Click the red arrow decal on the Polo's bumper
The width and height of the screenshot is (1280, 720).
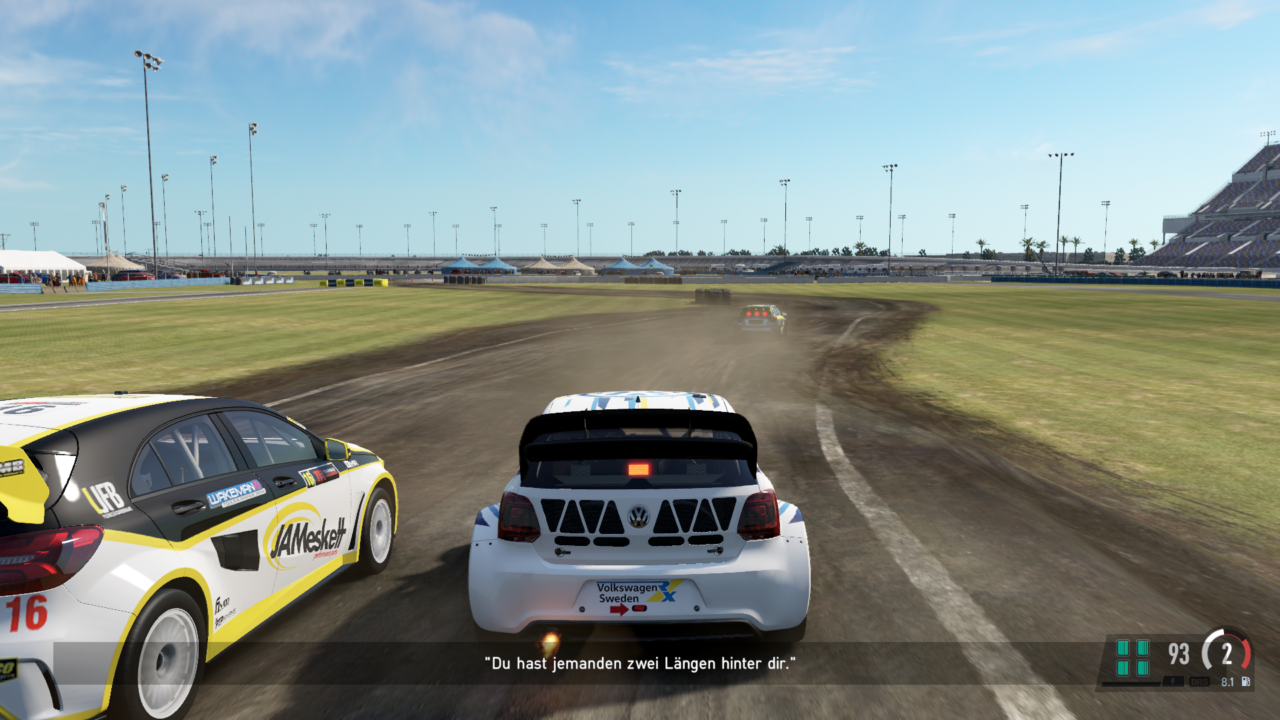(x=619, y=610)
